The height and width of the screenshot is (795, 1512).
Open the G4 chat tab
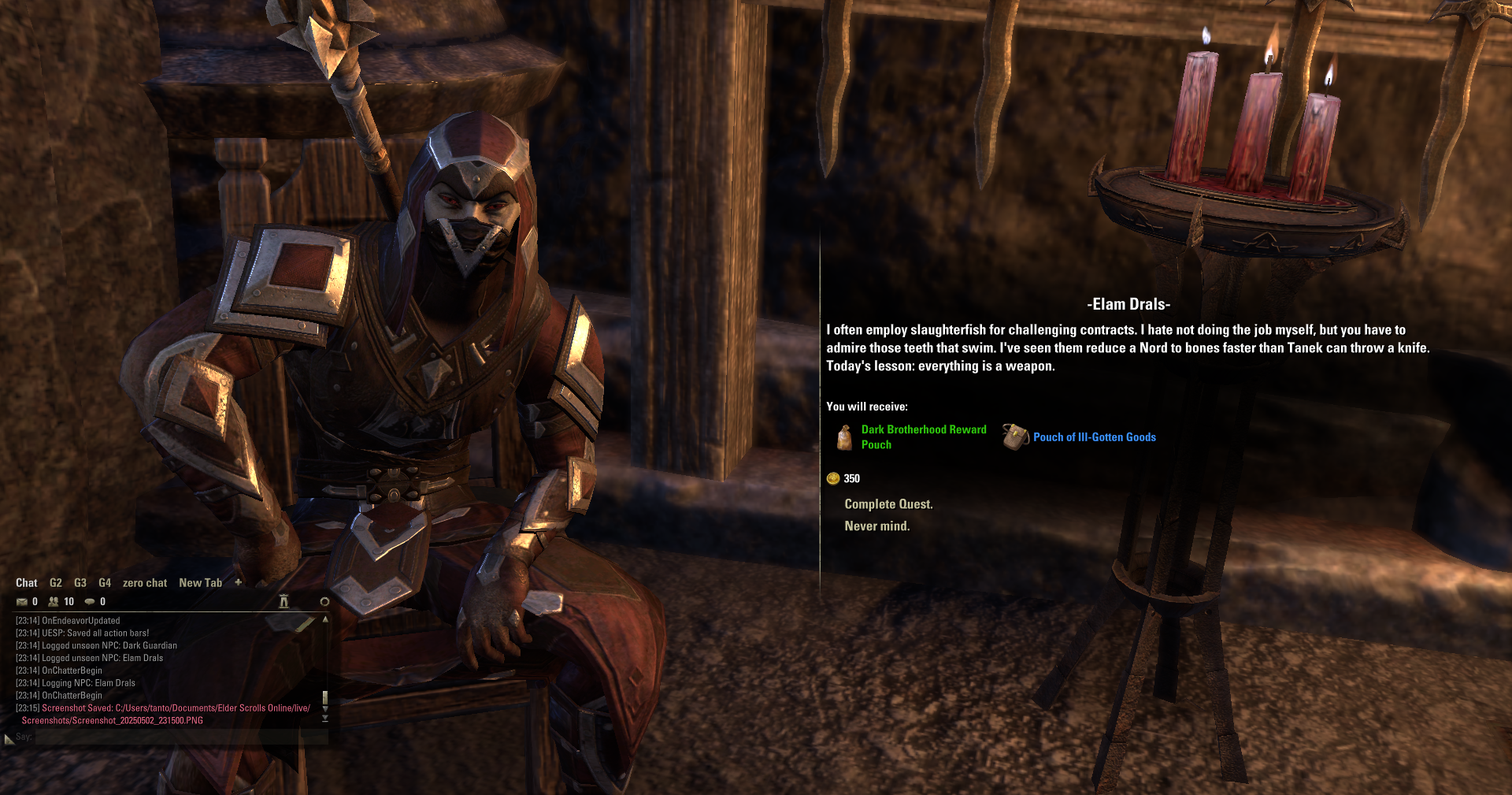click(105, 583)
